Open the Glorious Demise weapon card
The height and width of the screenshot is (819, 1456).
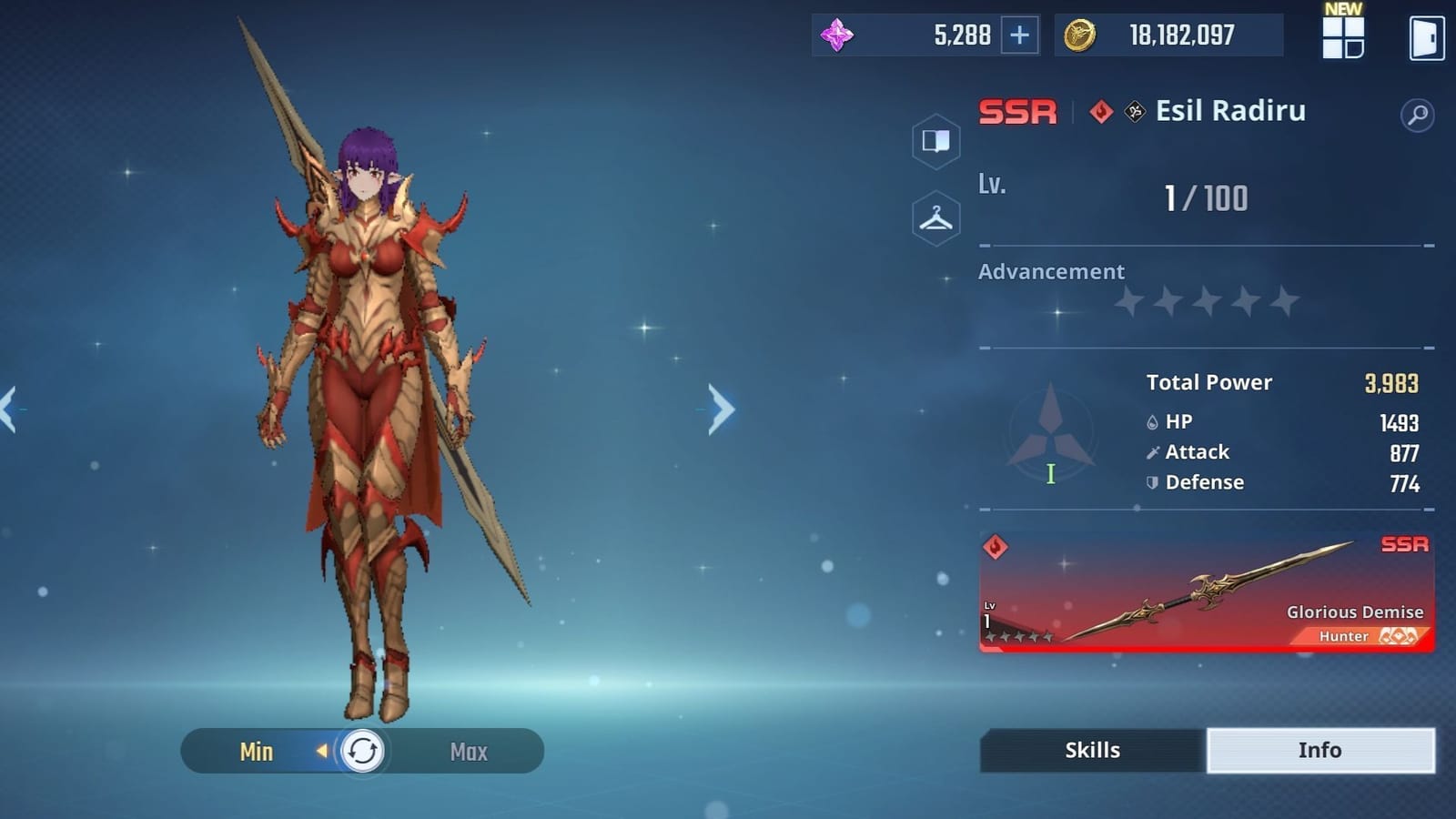tap(1206, 591)
